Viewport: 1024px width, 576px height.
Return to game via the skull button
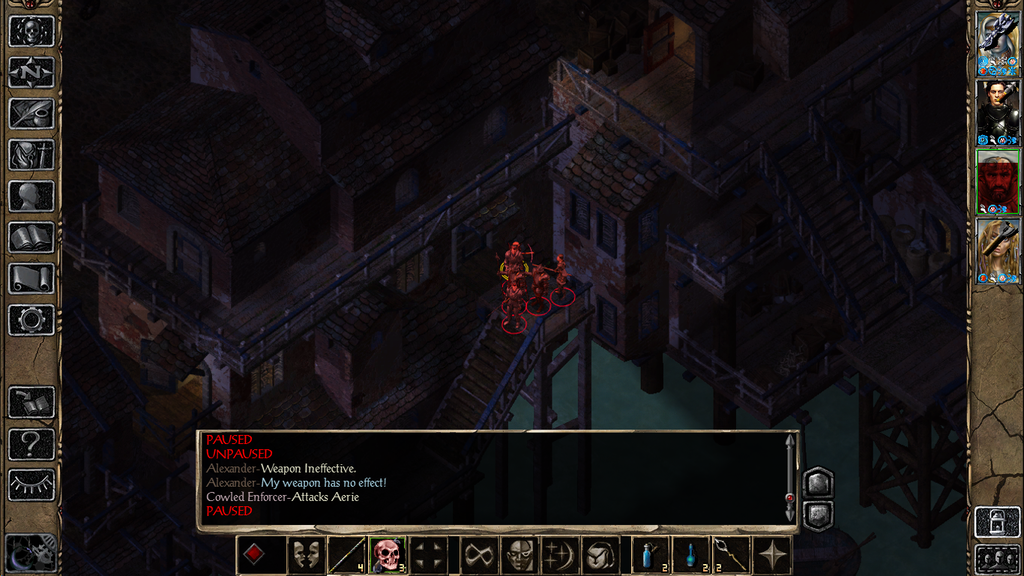[31, 31]
